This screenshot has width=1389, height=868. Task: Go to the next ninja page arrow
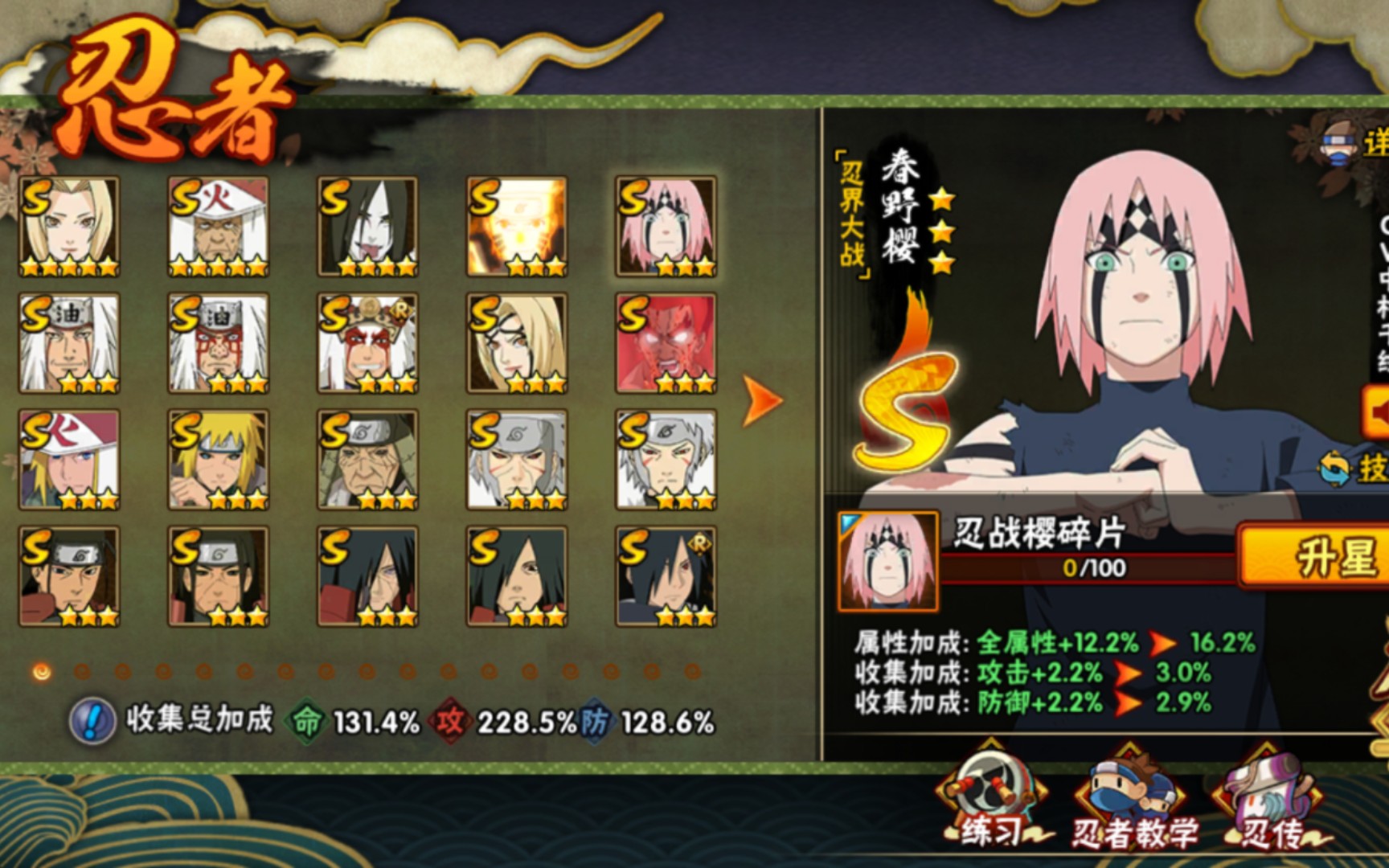[x=760, y=399]
